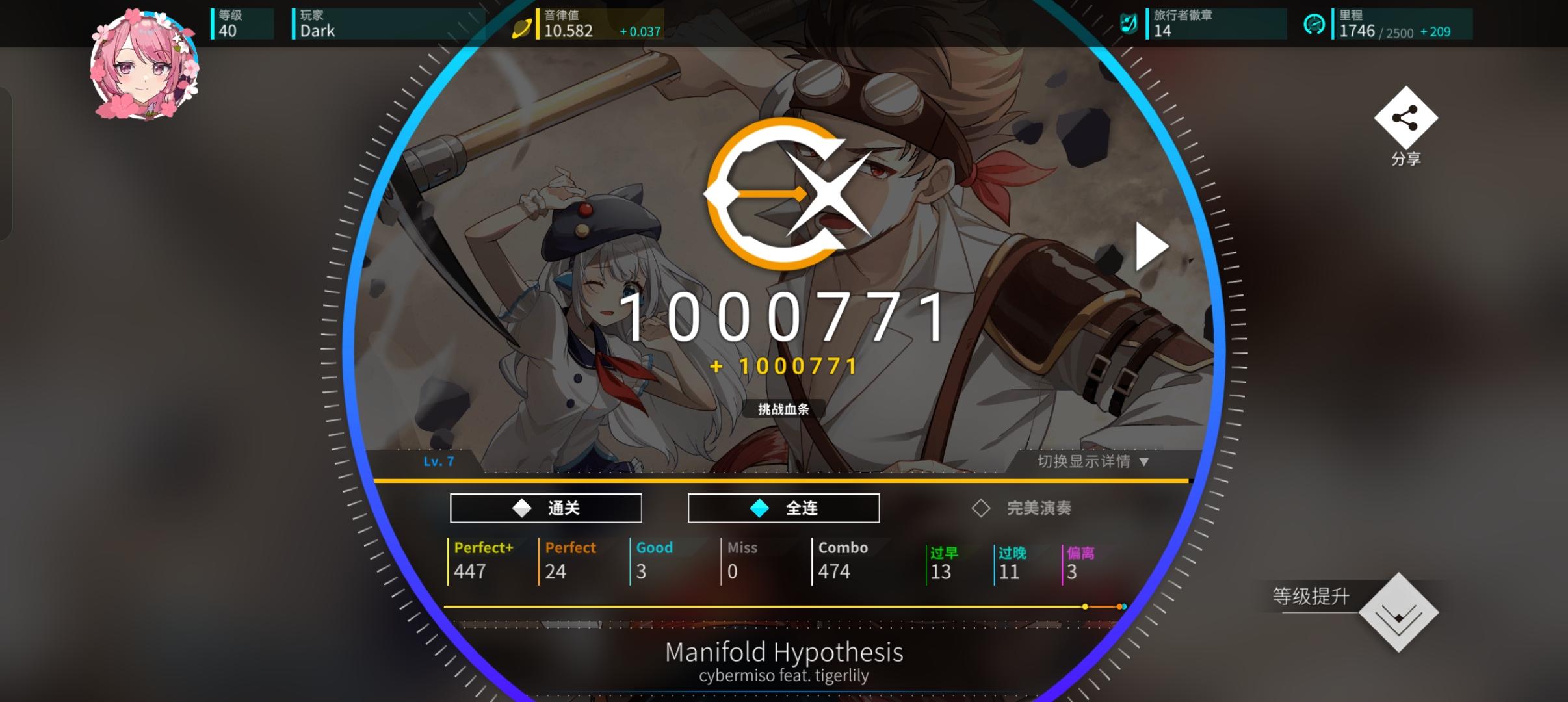Expand the Lv. 7 difficulty label

(438, 460)
